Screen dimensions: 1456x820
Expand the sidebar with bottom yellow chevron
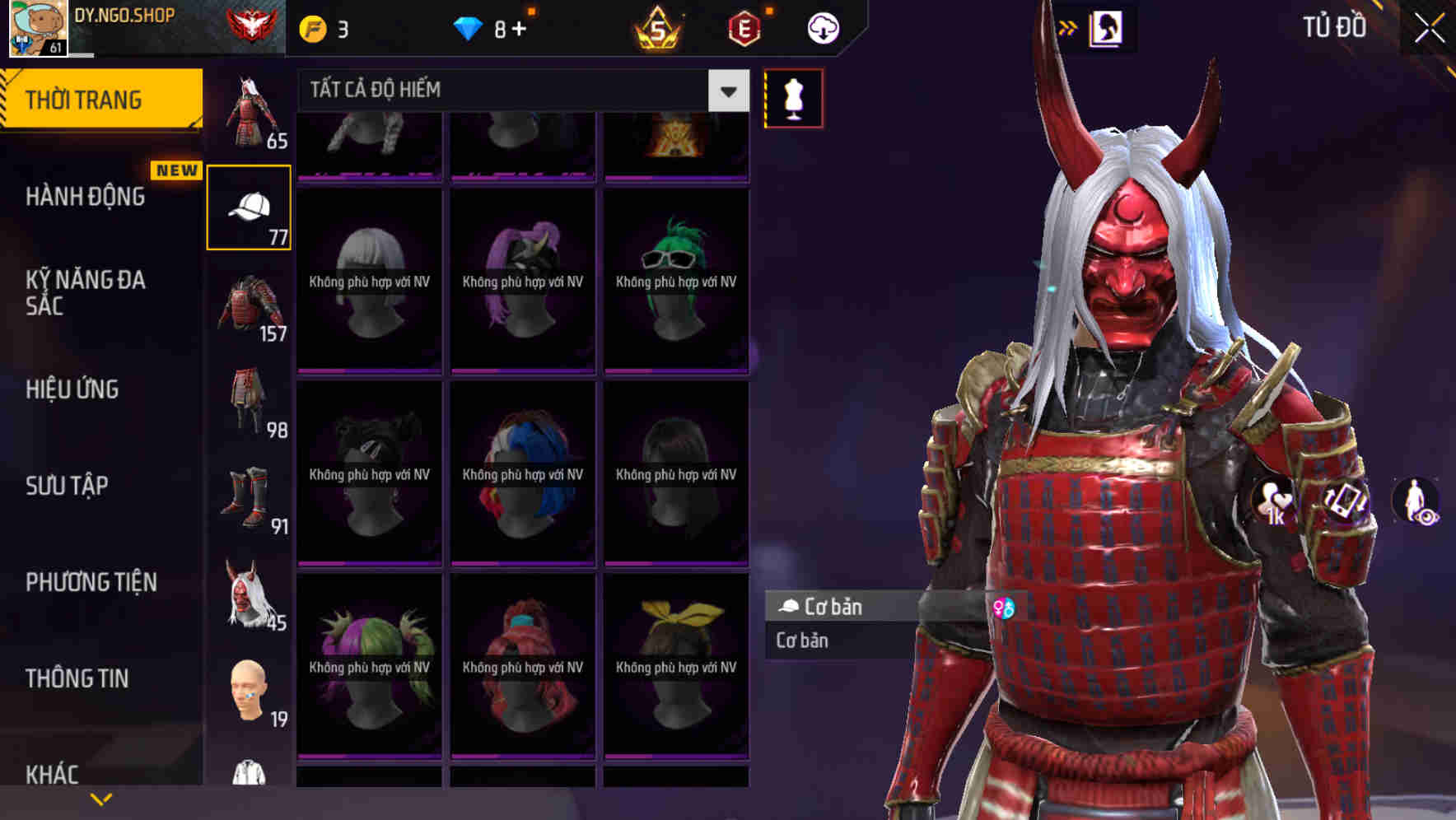point(102,798)
